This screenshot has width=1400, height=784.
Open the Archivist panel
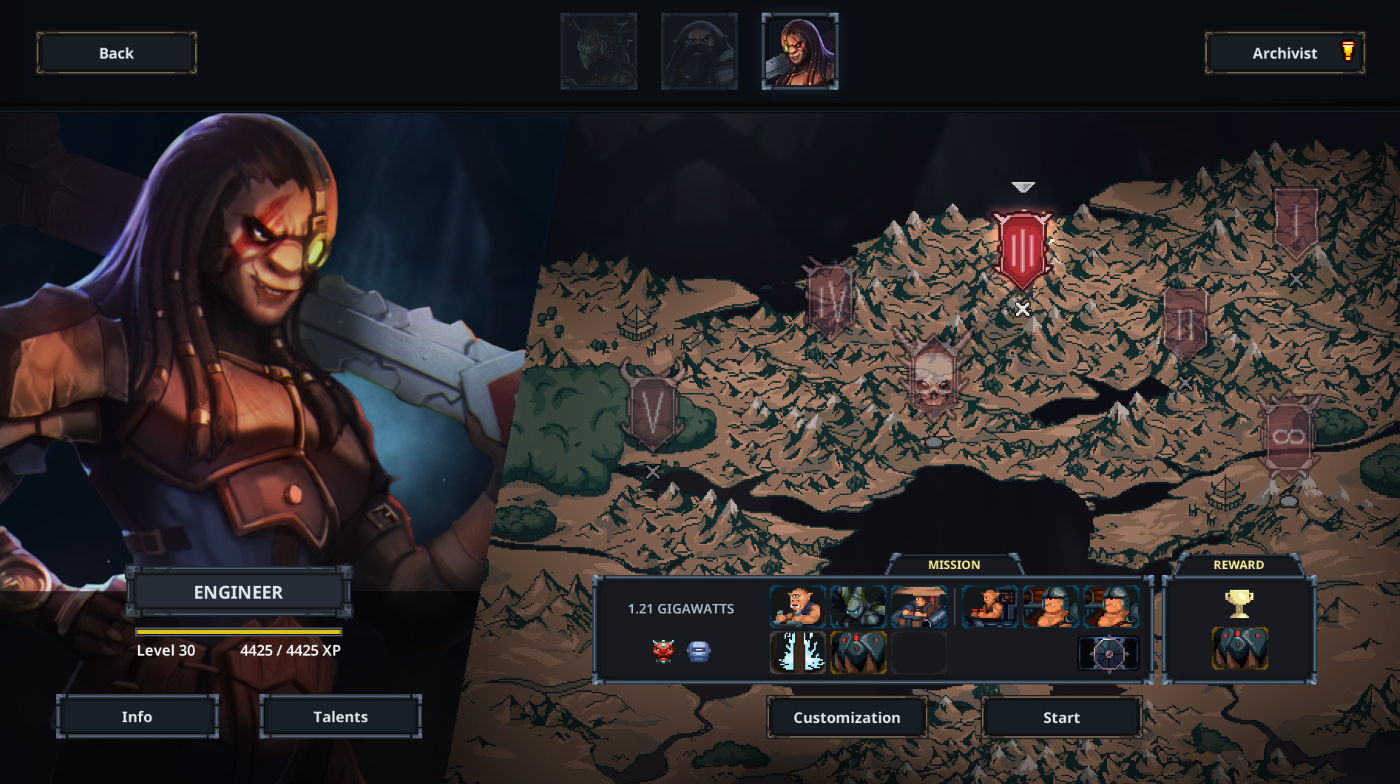tap(1284, 53)
